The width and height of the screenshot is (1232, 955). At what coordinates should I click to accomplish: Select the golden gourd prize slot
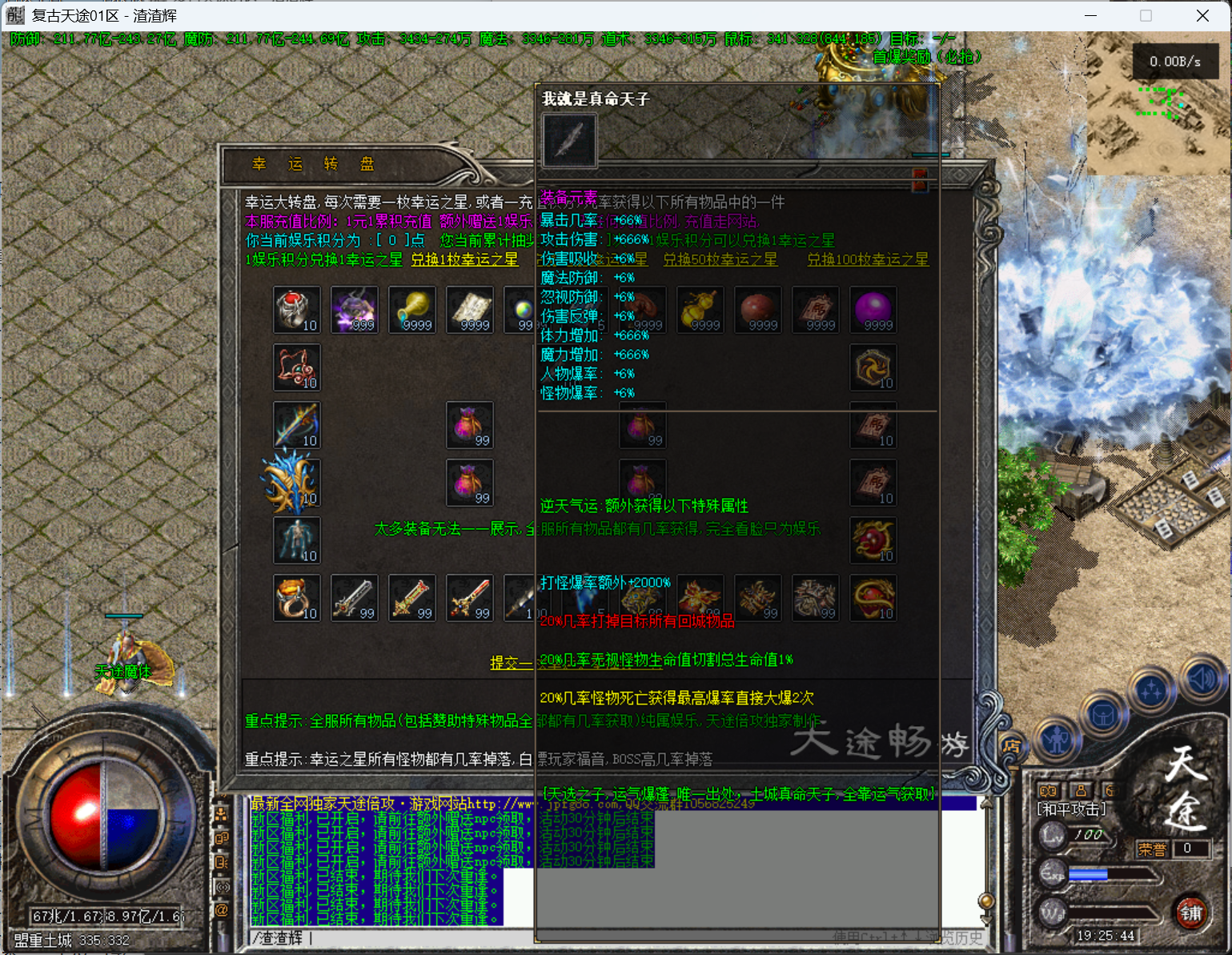point(700,310)
